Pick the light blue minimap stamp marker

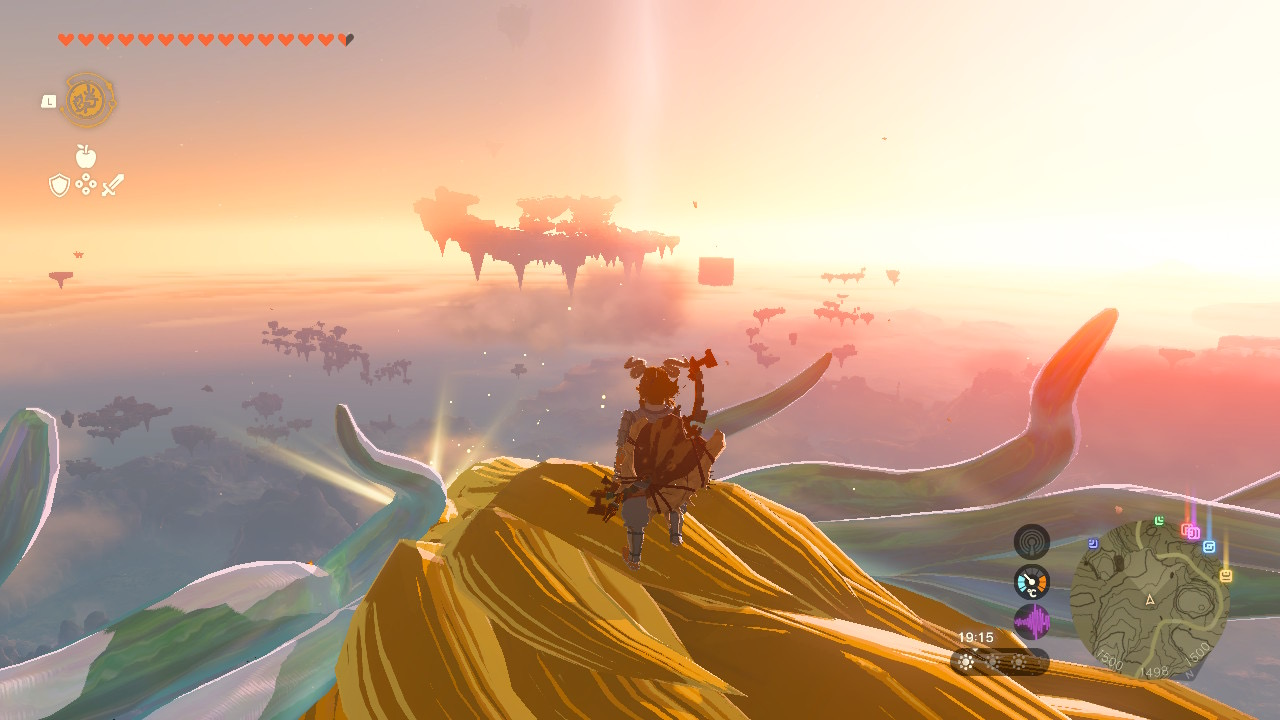(1209, 547)
